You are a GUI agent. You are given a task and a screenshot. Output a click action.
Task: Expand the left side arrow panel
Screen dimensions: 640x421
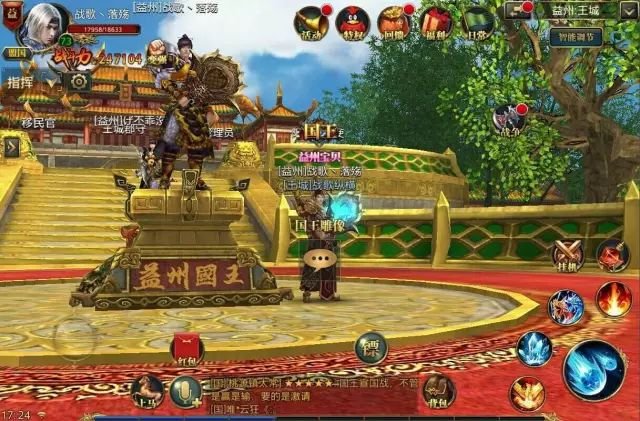(x=11, y=147)
